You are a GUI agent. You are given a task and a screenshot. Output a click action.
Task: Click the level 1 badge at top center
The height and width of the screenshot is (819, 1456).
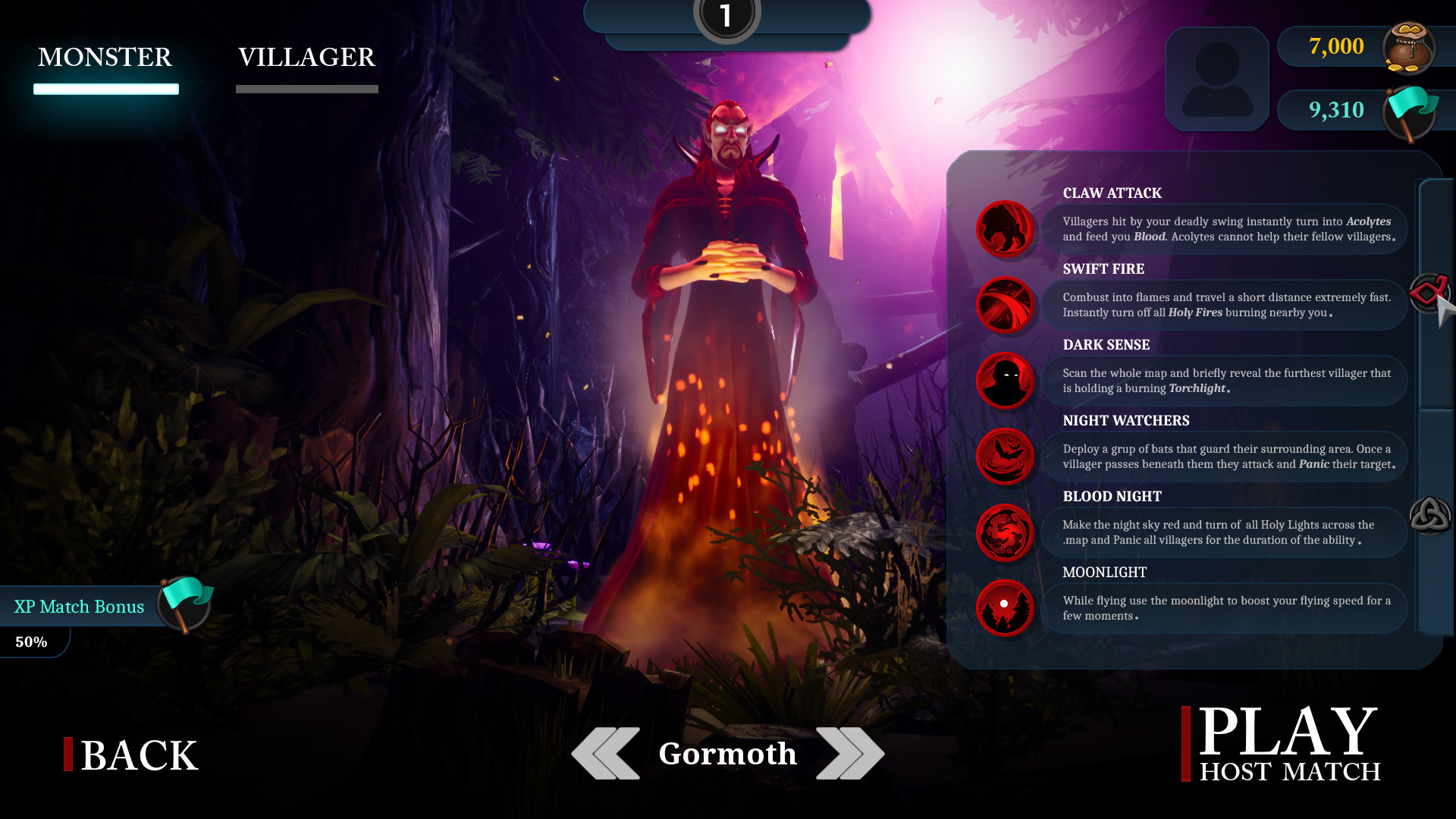[726, 15]
